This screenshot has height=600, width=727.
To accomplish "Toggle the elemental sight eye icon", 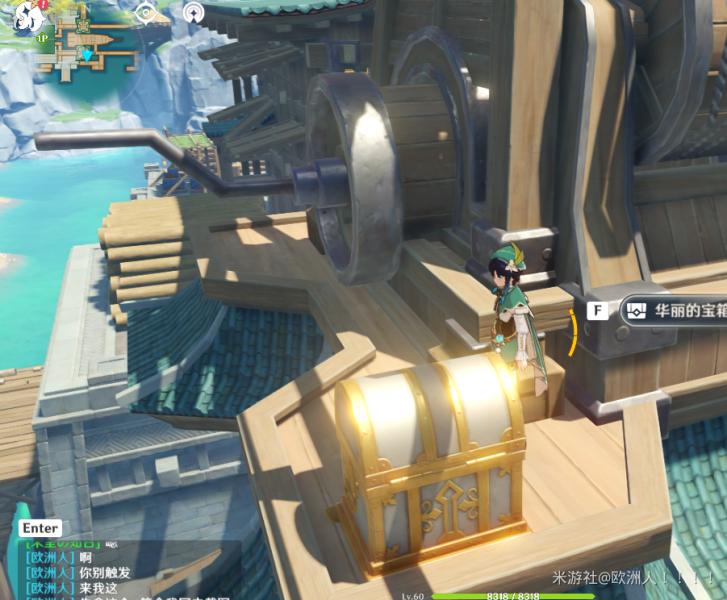I will (x=148, y=13).
